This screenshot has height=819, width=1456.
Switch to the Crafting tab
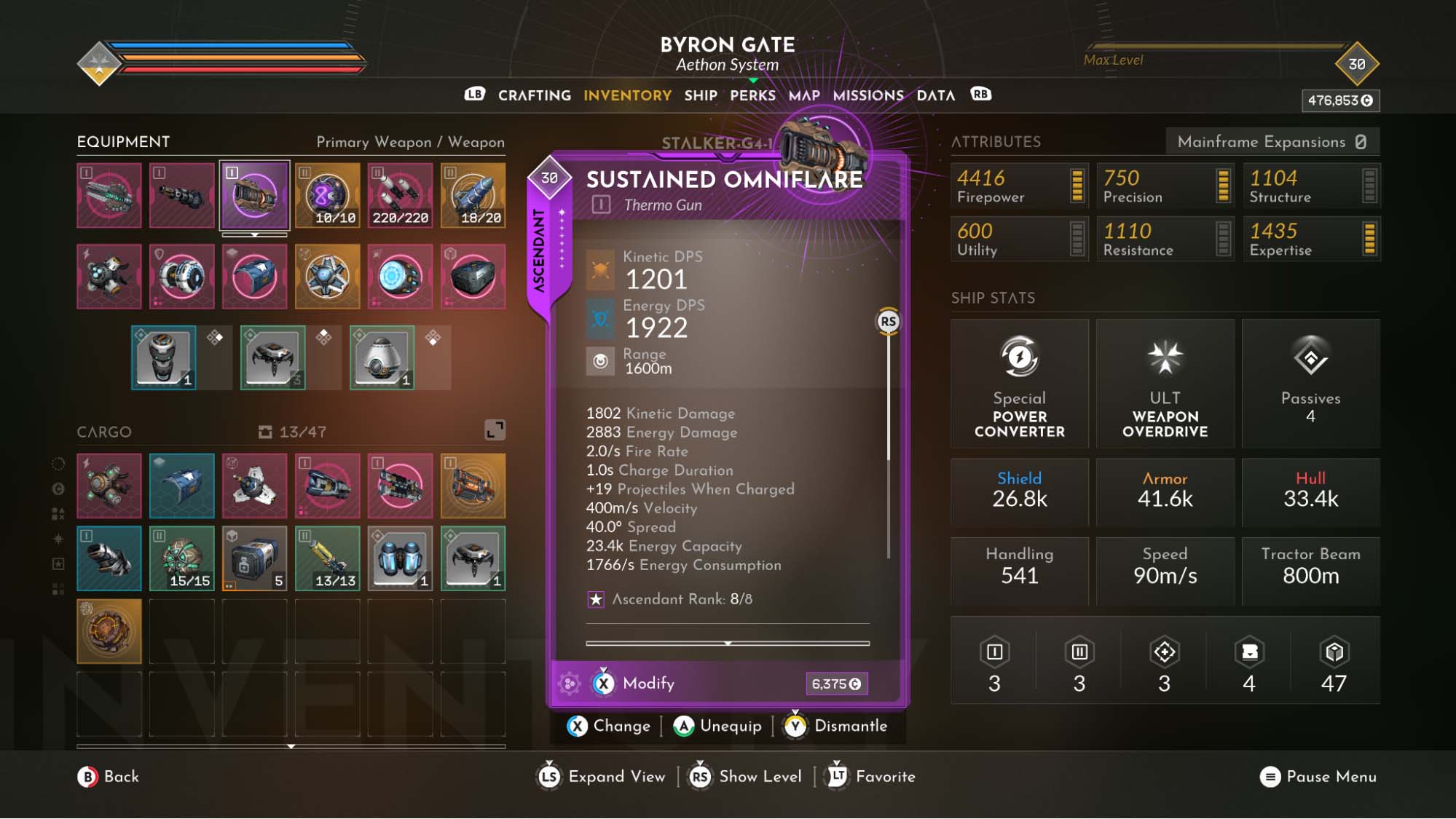[x=534, y=95]
